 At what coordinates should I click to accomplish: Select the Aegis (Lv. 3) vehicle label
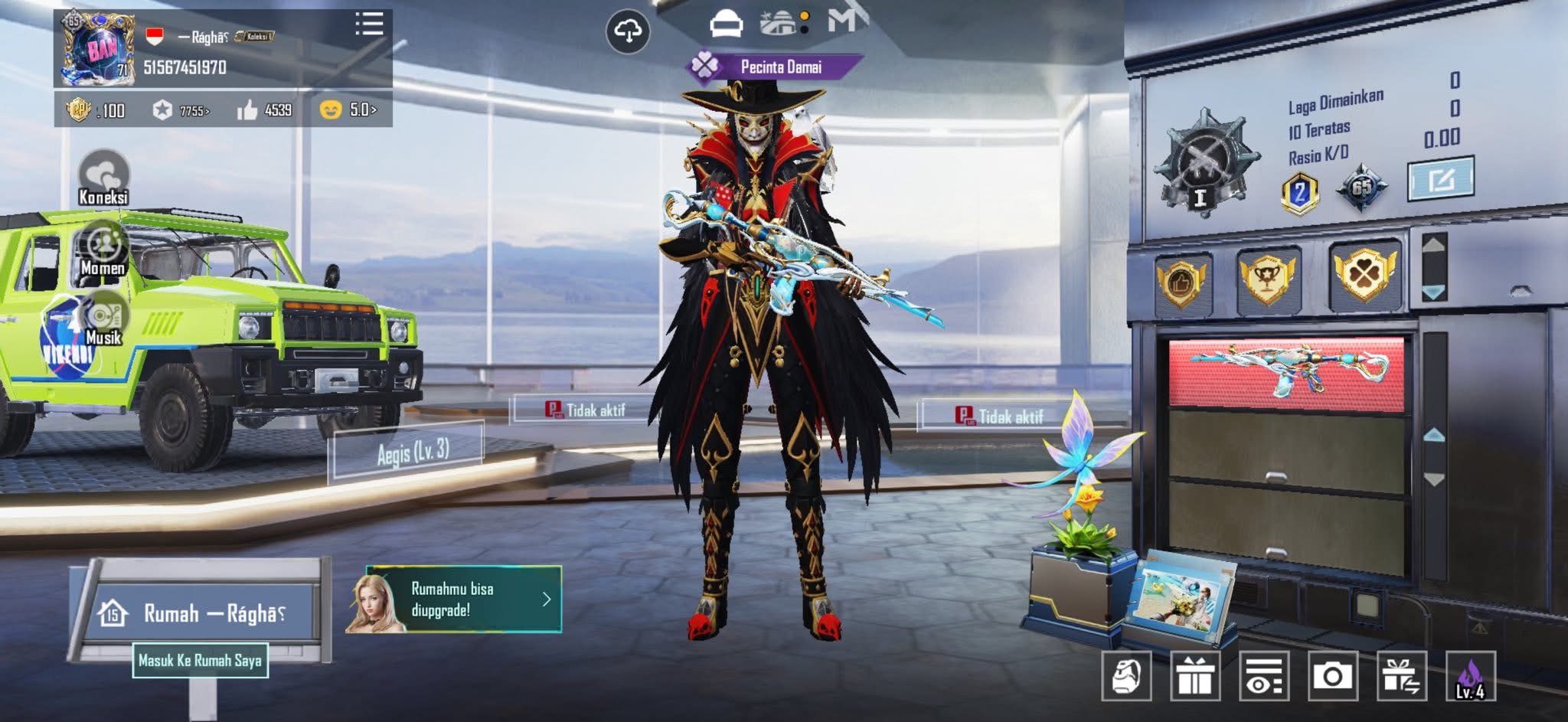point(412,452)
